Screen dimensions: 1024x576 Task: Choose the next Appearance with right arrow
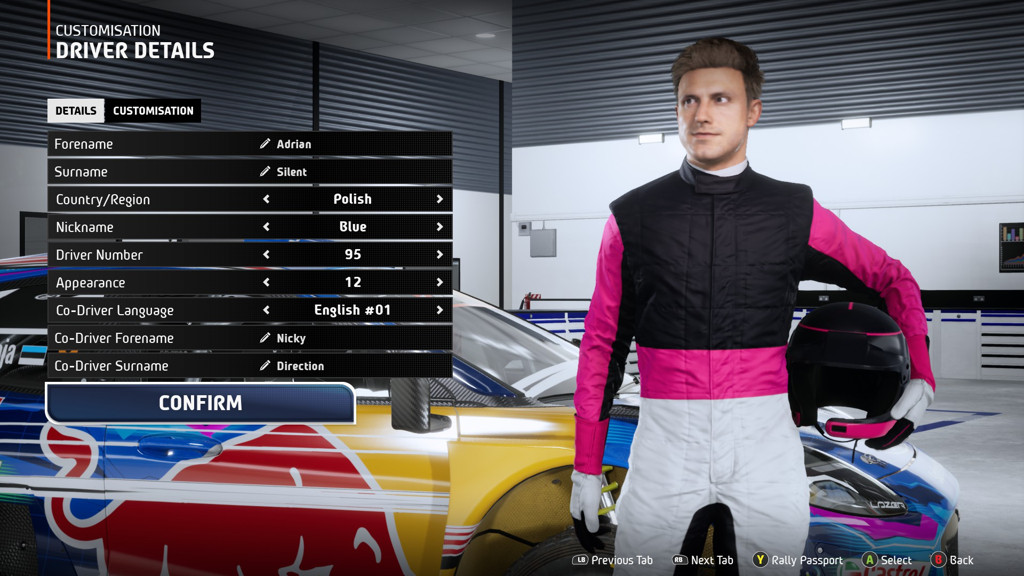pyautogui.click(x=439, y=283)
